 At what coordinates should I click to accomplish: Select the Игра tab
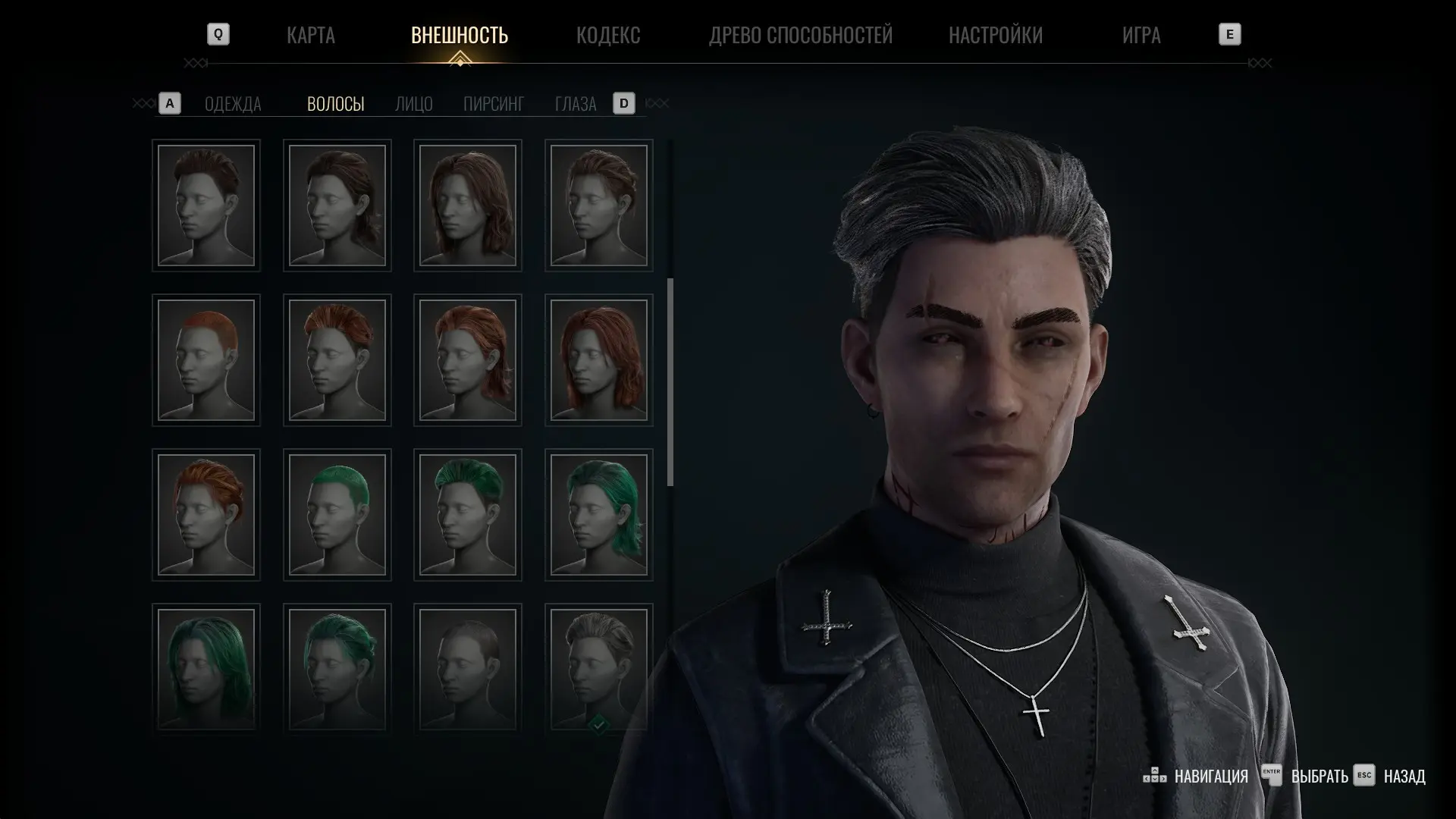tap(1141, 35)
